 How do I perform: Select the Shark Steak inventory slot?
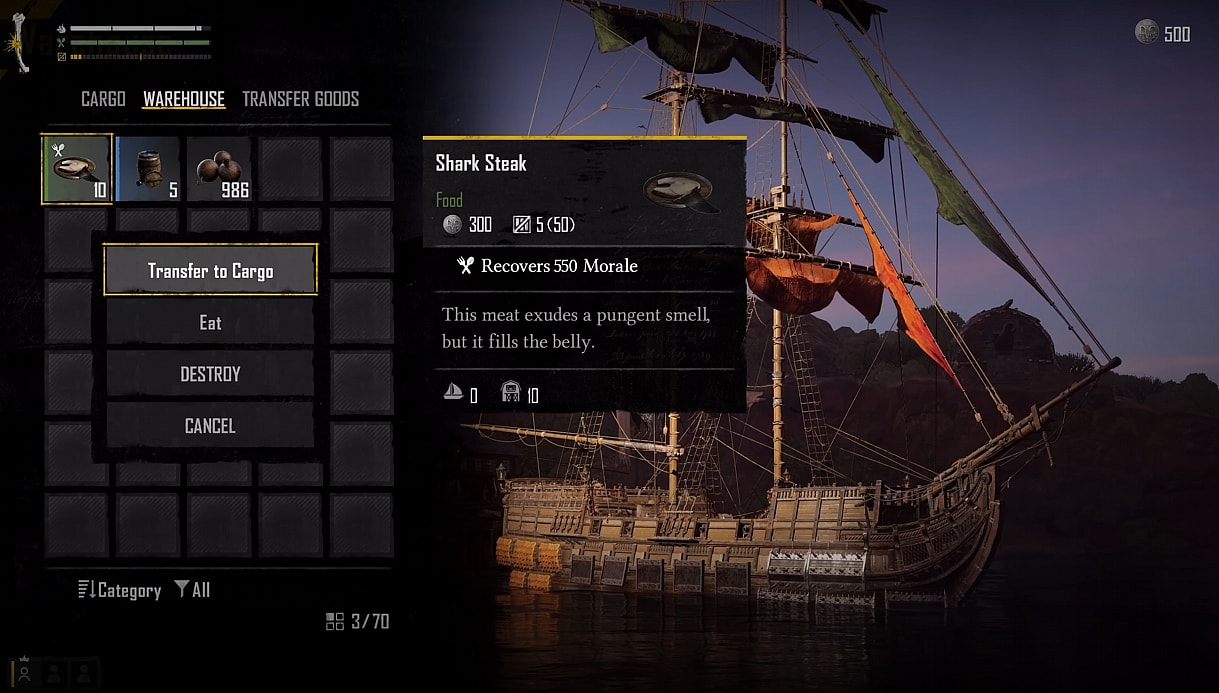click(x=76, y=169)
